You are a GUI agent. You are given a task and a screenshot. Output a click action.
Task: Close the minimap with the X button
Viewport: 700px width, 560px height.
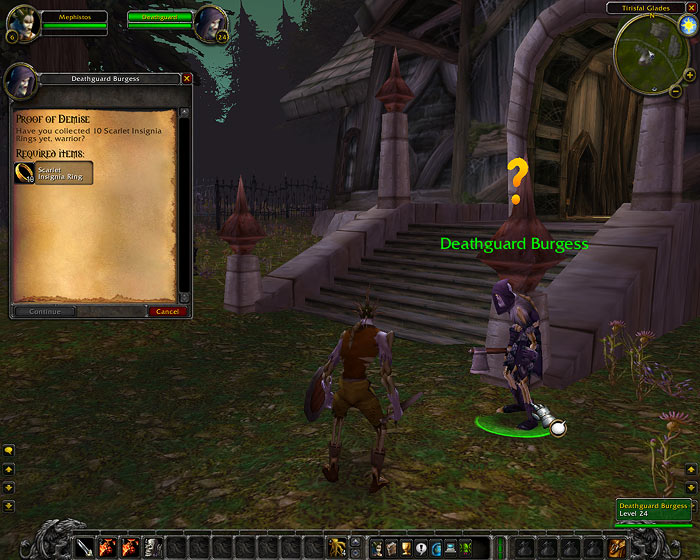pyautogui.click(x=691, y=8)
